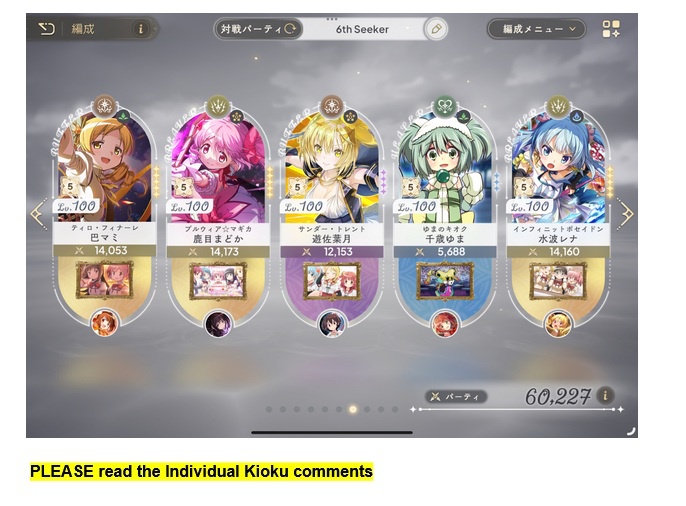Go to the next party with right arrow

click(626, 214)
